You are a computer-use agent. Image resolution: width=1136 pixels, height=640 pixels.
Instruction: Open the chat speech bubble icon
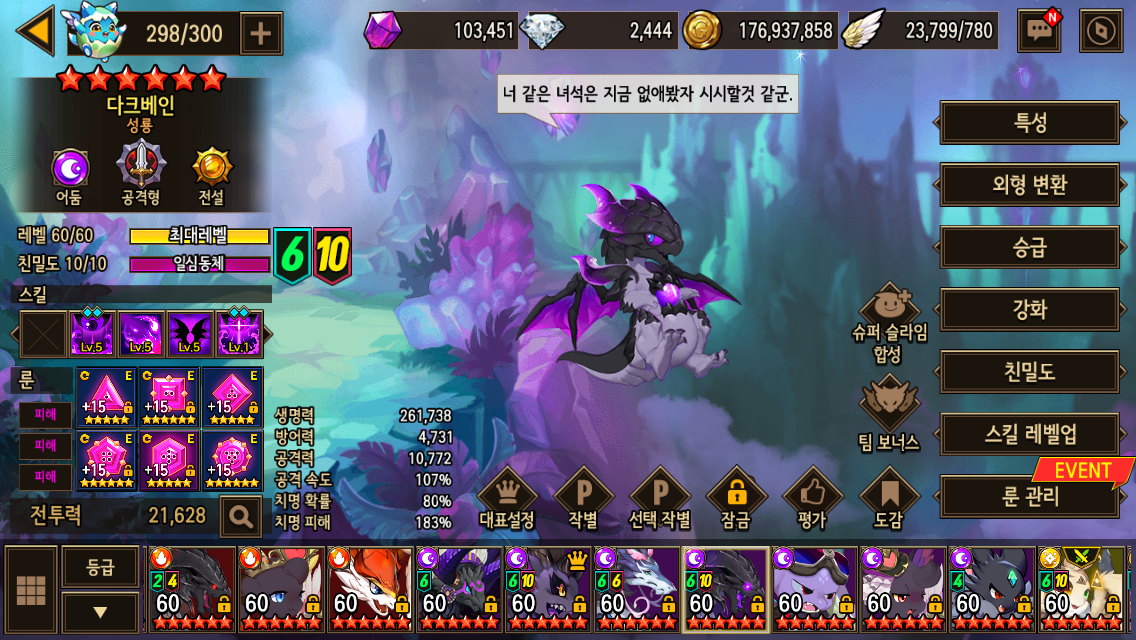pyautogui.click(x=1038, y=31)
